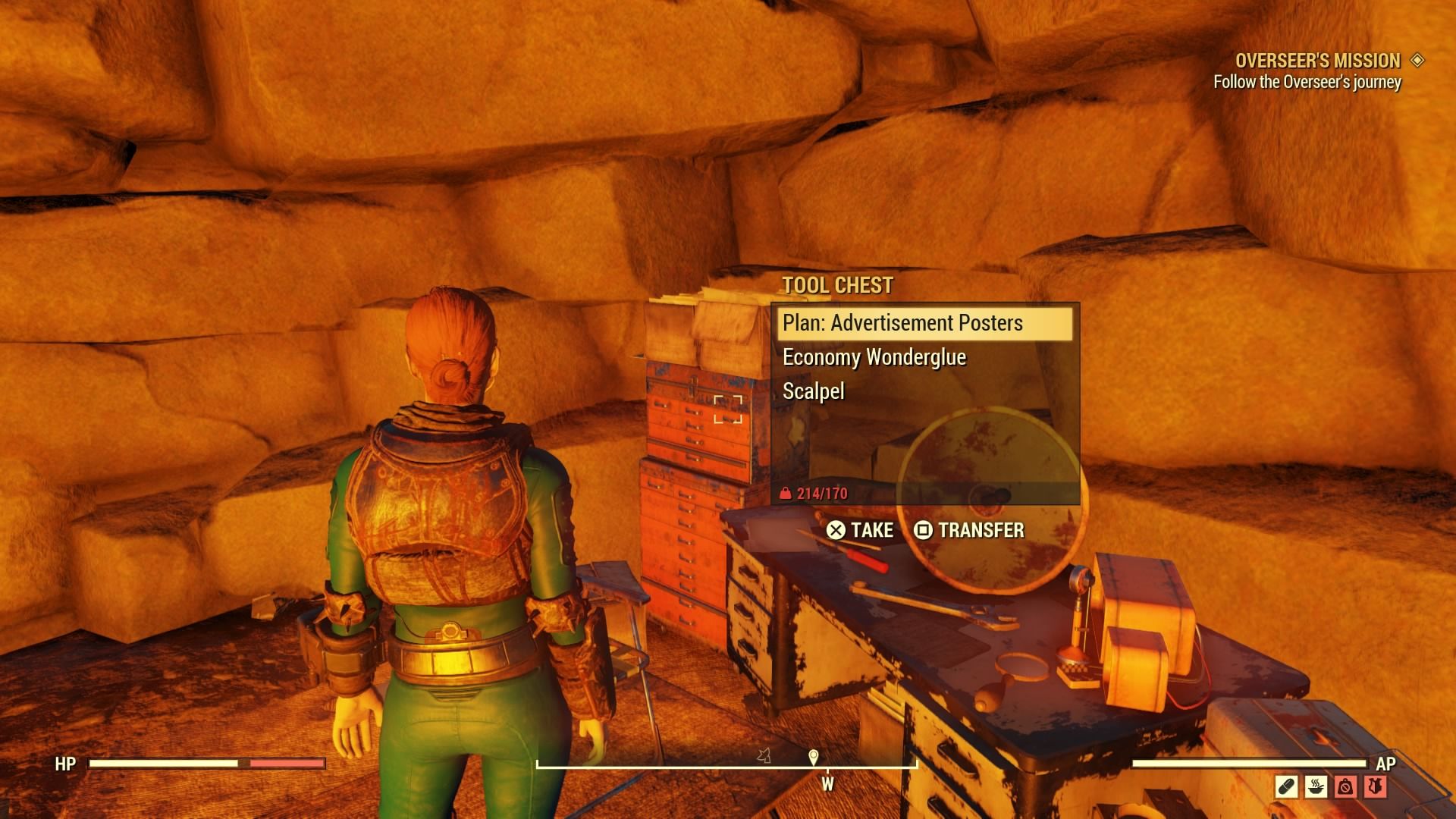Select Economy Wonderglue in the Tool Chest list
Image resolution: width=1456 pixels, height=819 pixels.
click(875, 357)
